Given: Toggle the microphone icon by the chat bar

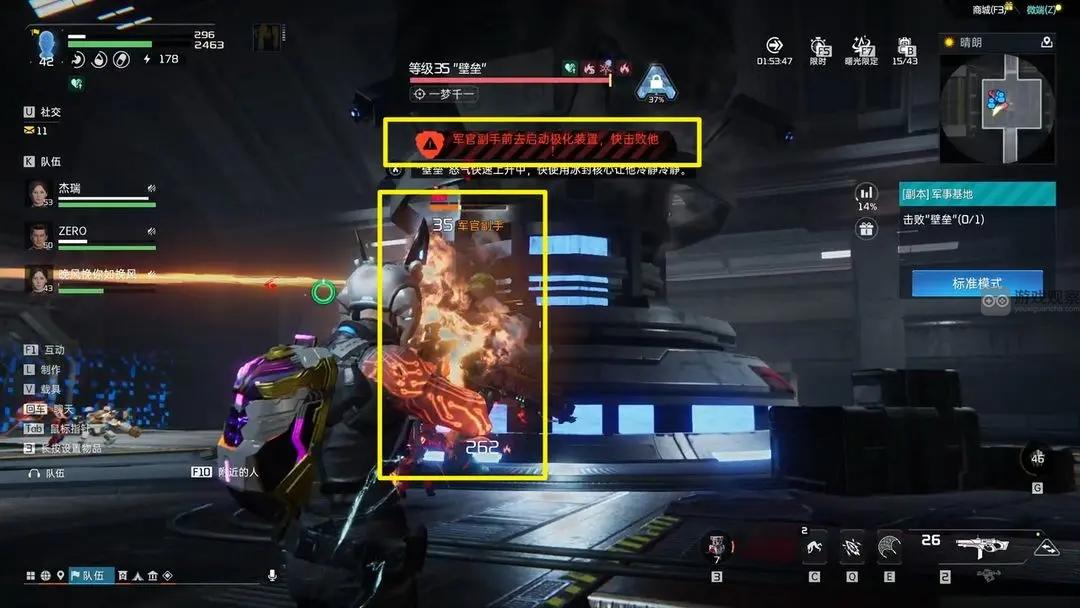Looking at the screenshot, I should pyautogui.click(x=271, y=575).
